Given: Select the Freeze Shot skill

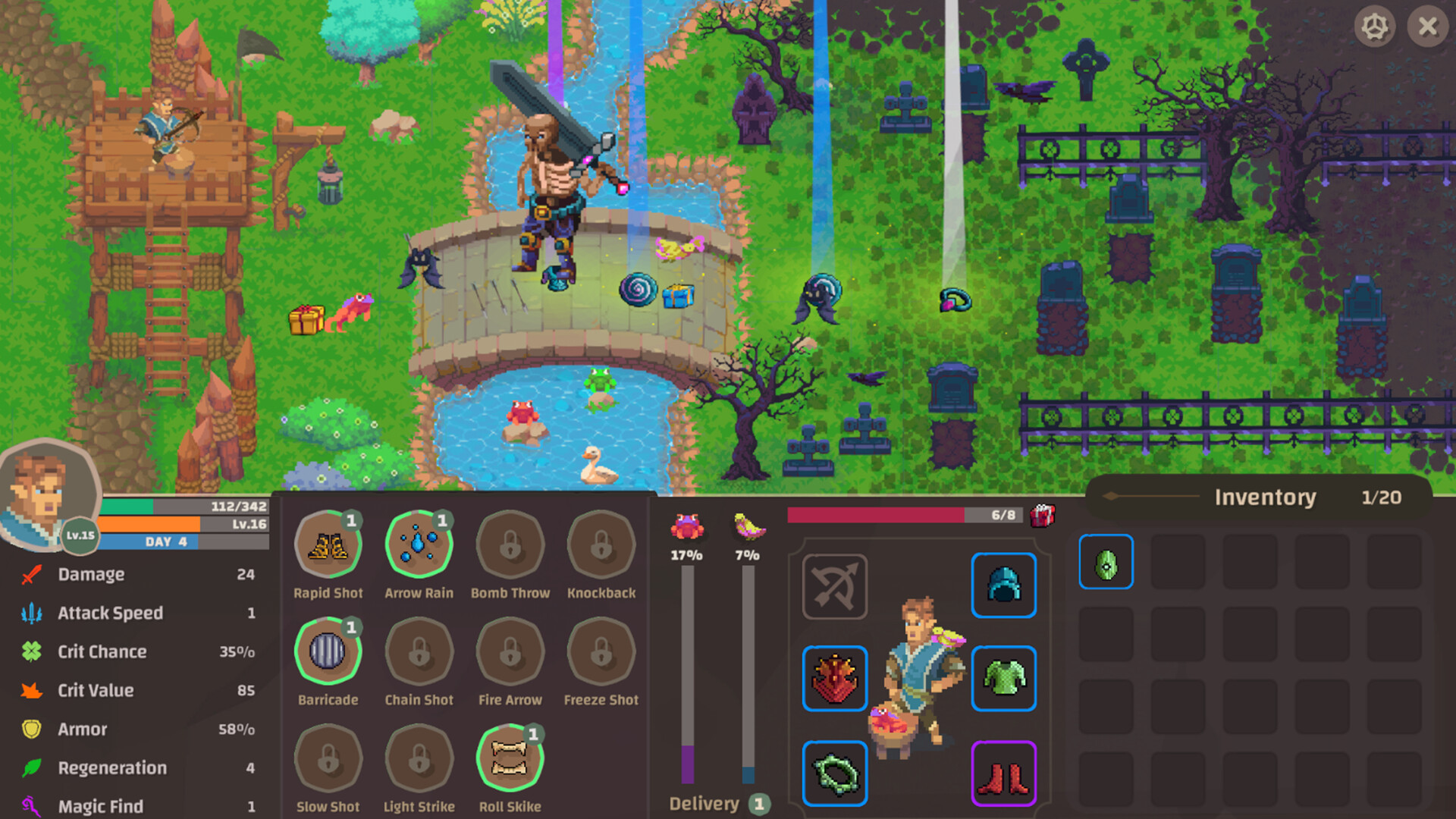Looking at the screenshot, I should pos(601,651).
